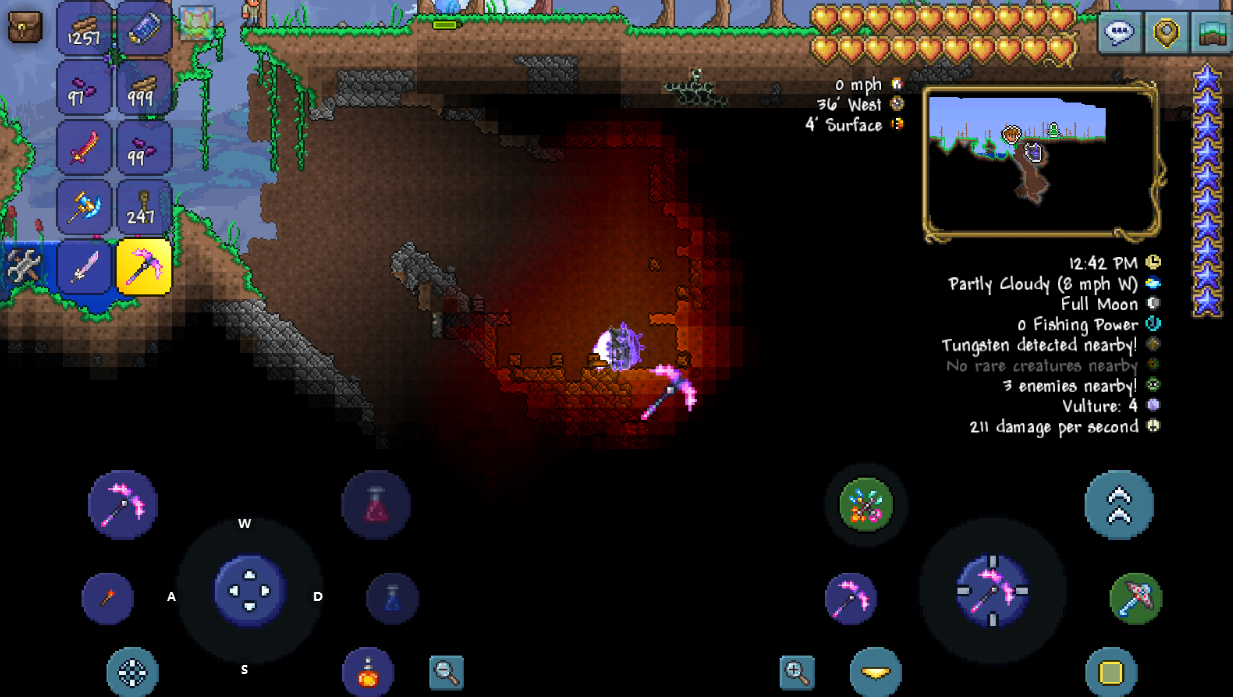Tap the double-arrow jump button
1233x697 pixels.
1119,505
